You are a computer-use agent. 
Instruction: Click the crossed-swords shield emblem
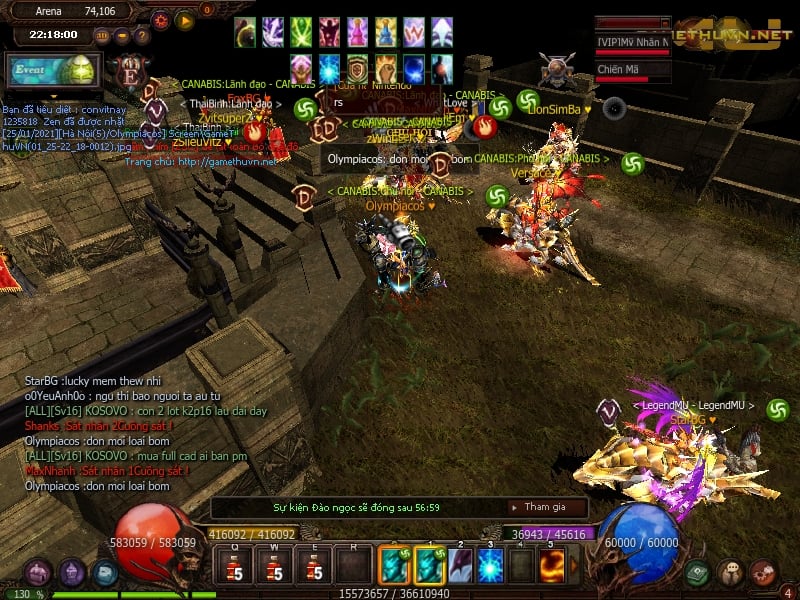(x=557, y=71)
